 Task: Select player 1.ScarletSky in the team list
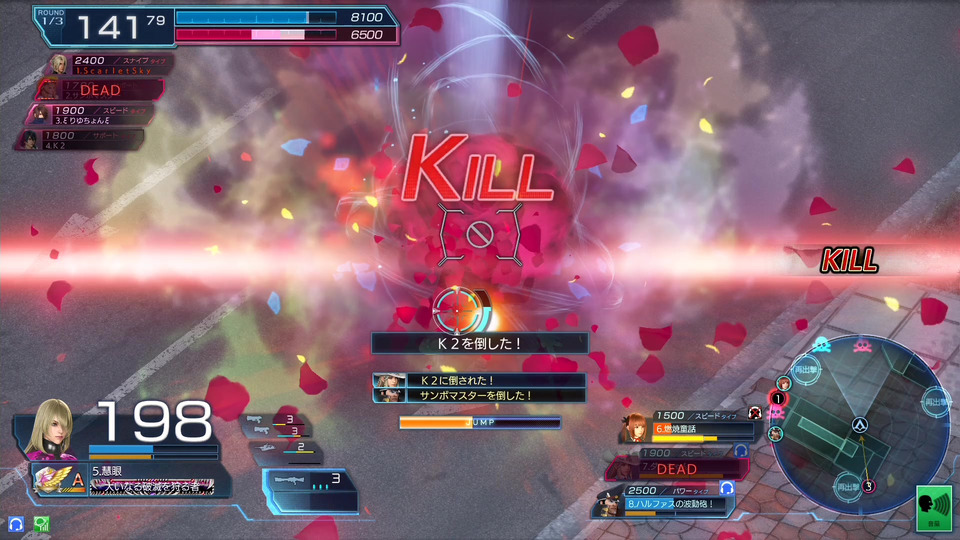click(x=110, y=66)
